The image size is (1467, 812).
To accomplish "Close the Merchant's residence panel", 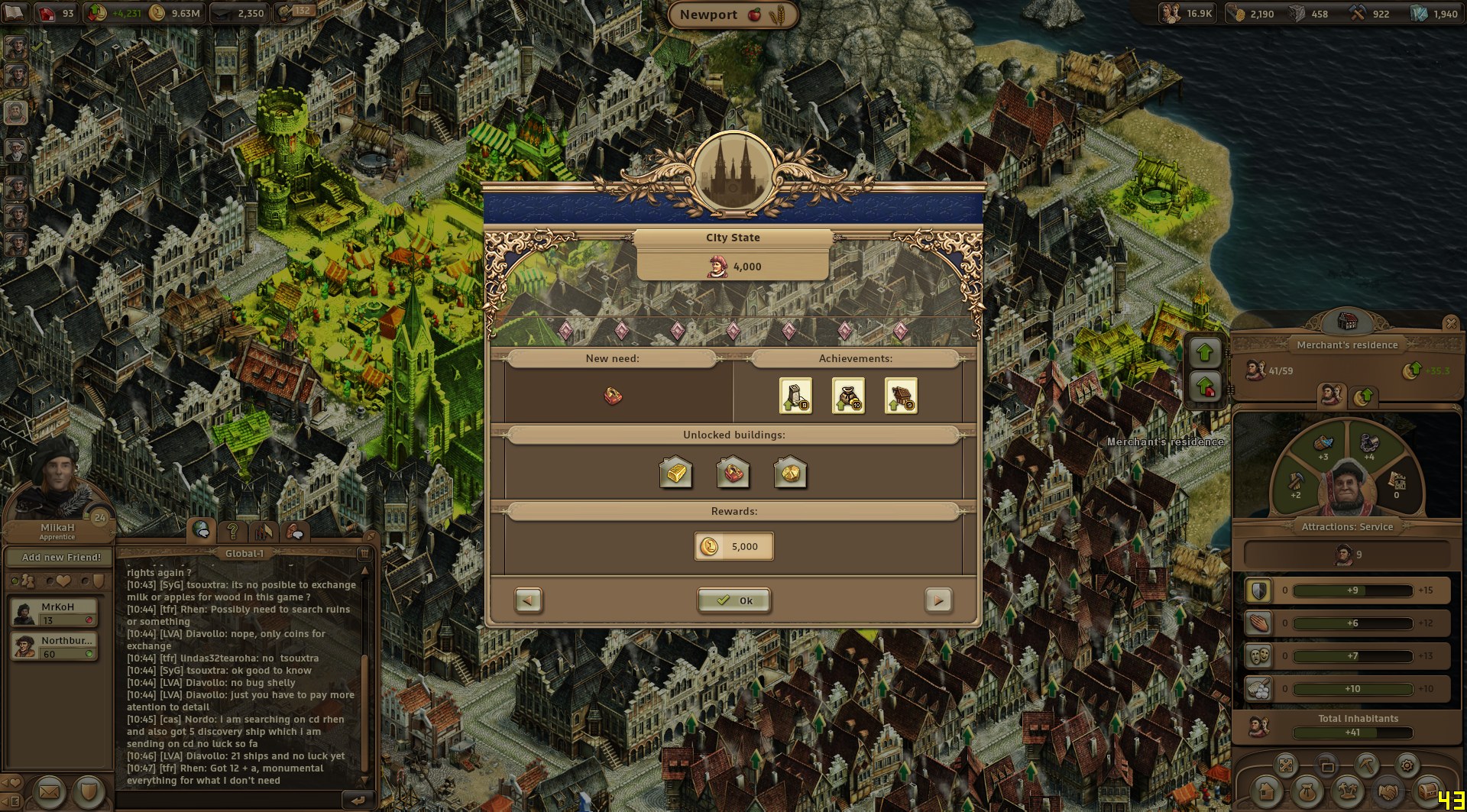I will [1450, 324].
